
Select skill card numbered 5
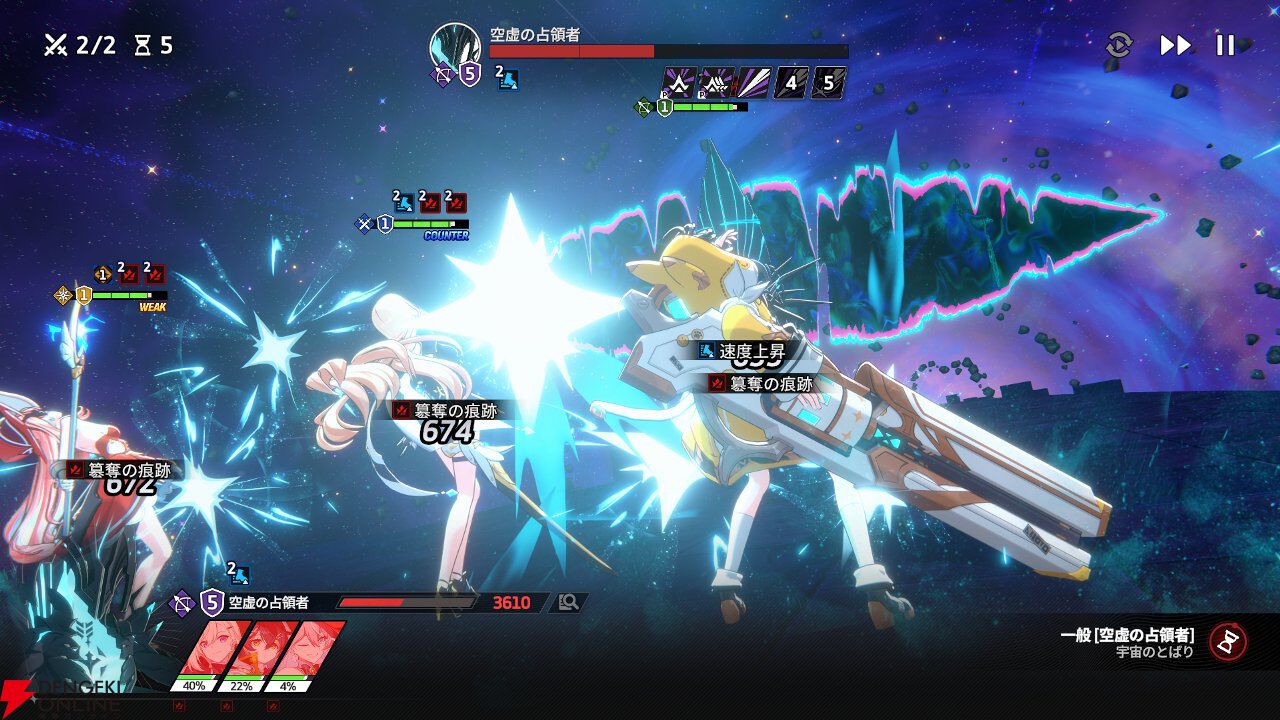tap(829, 83)
